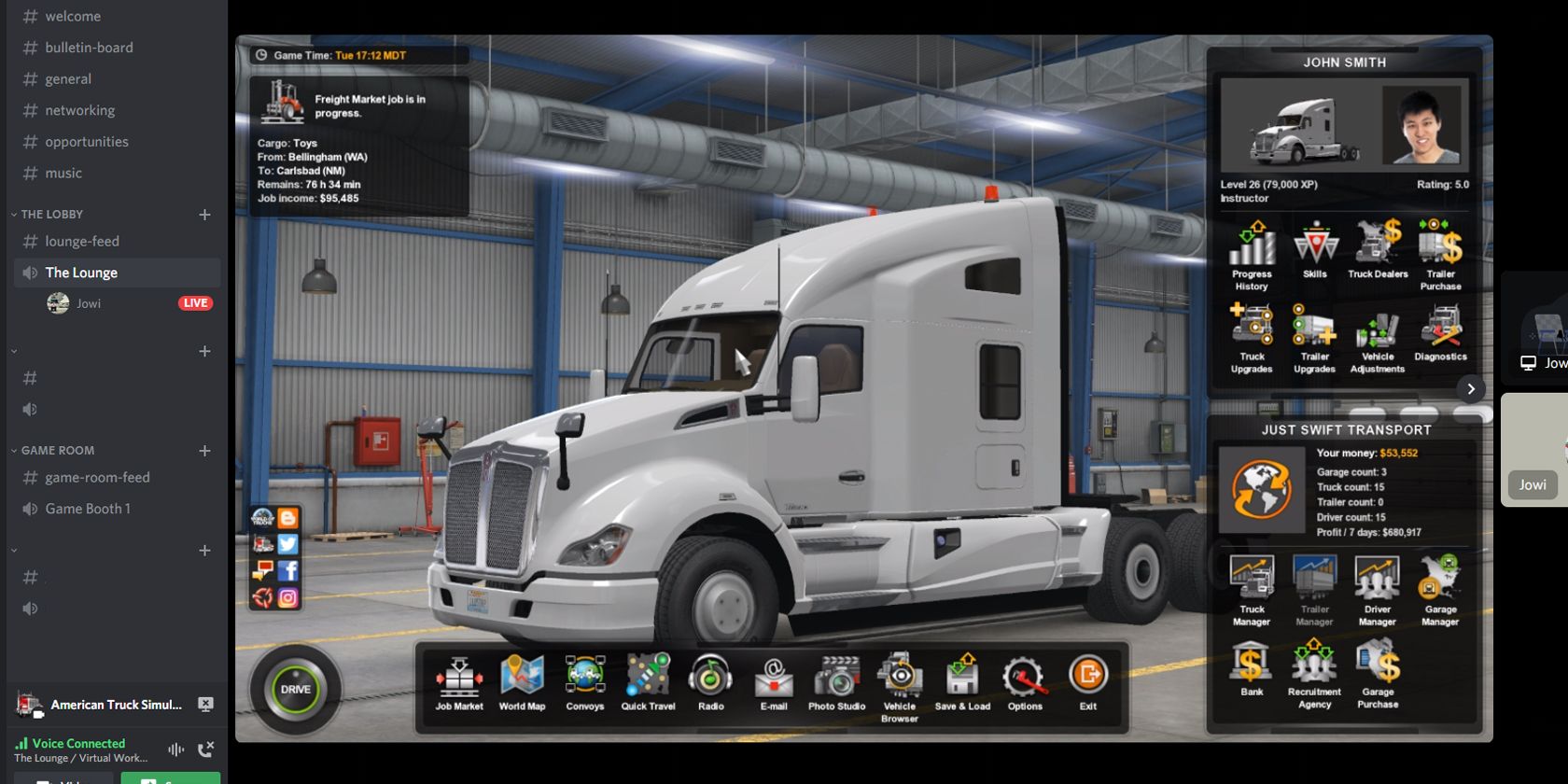Switch to the #general channel

[68, 78]
